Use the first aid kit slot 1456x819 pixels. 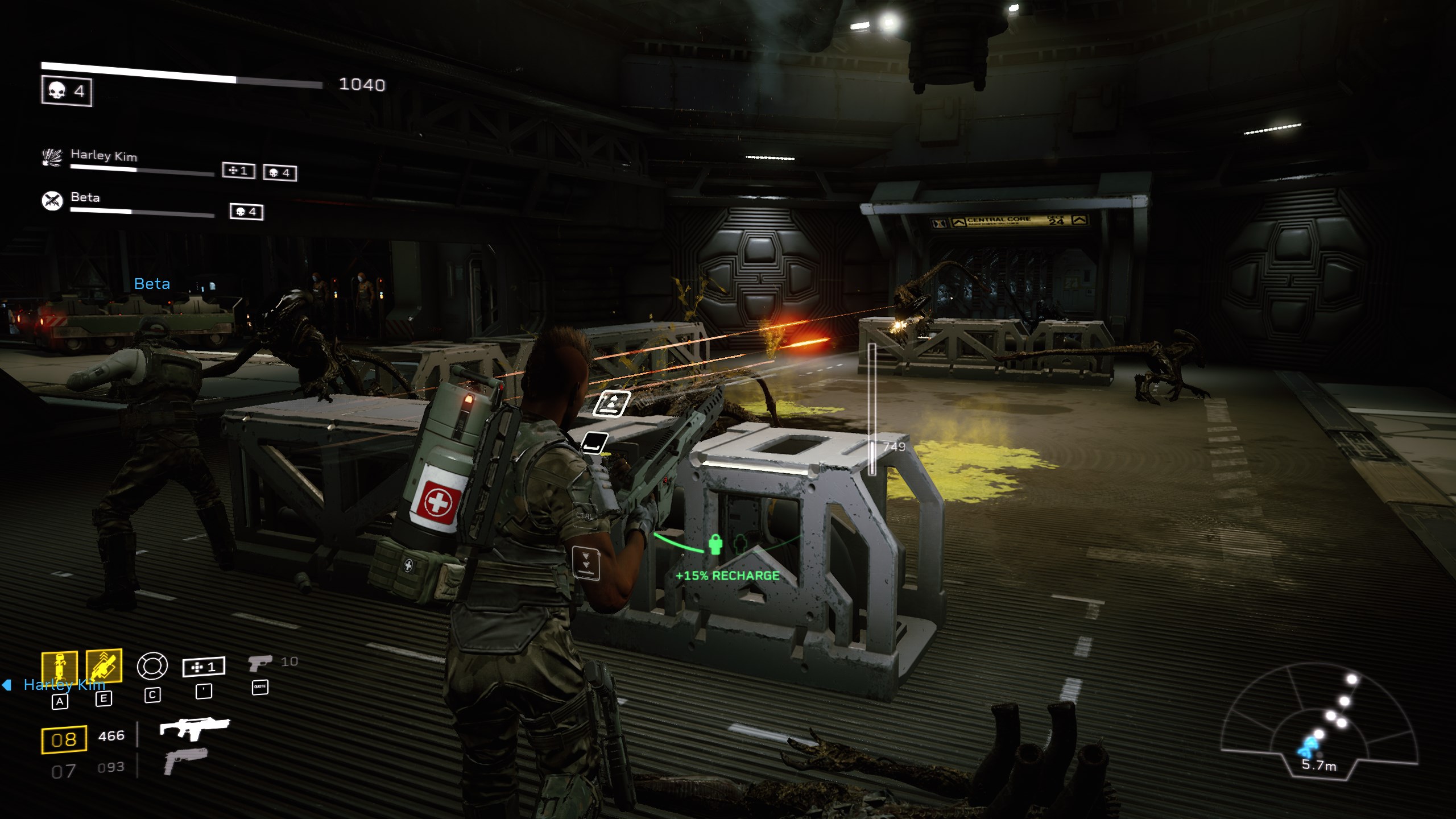pos(204,667)
